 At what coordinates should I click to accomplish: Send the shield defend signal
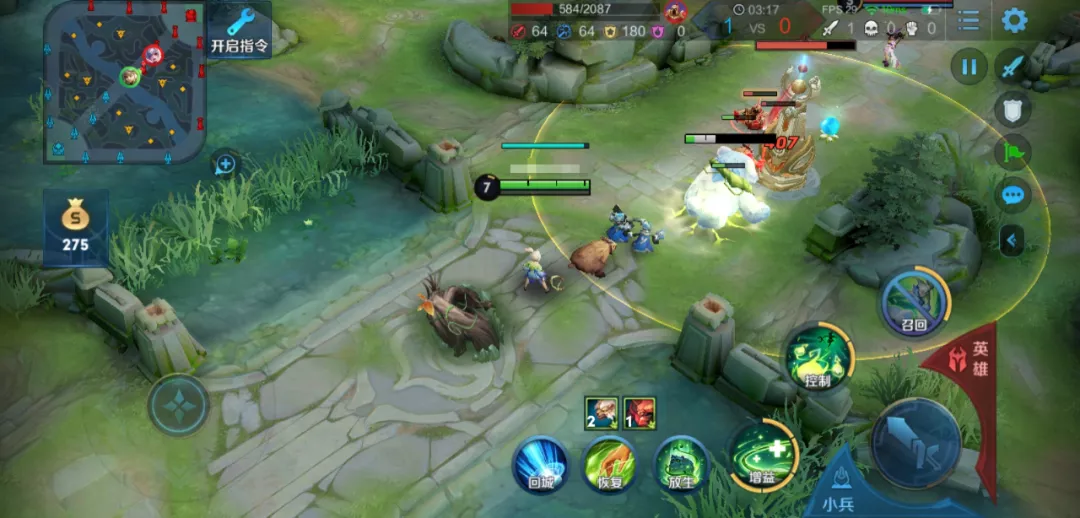tap(1013, 110)
